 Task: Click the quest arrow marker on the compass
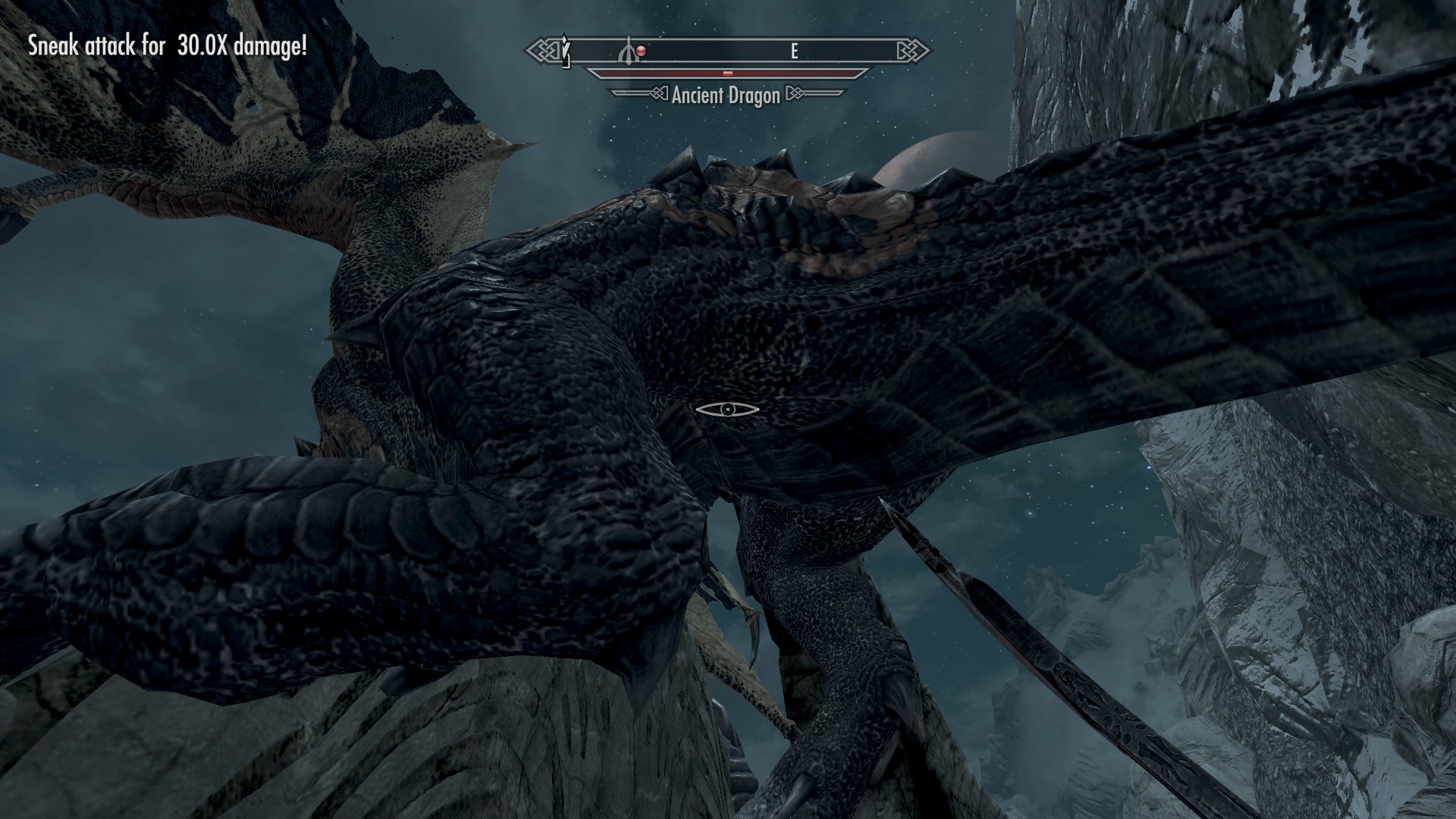pos(566,51)
